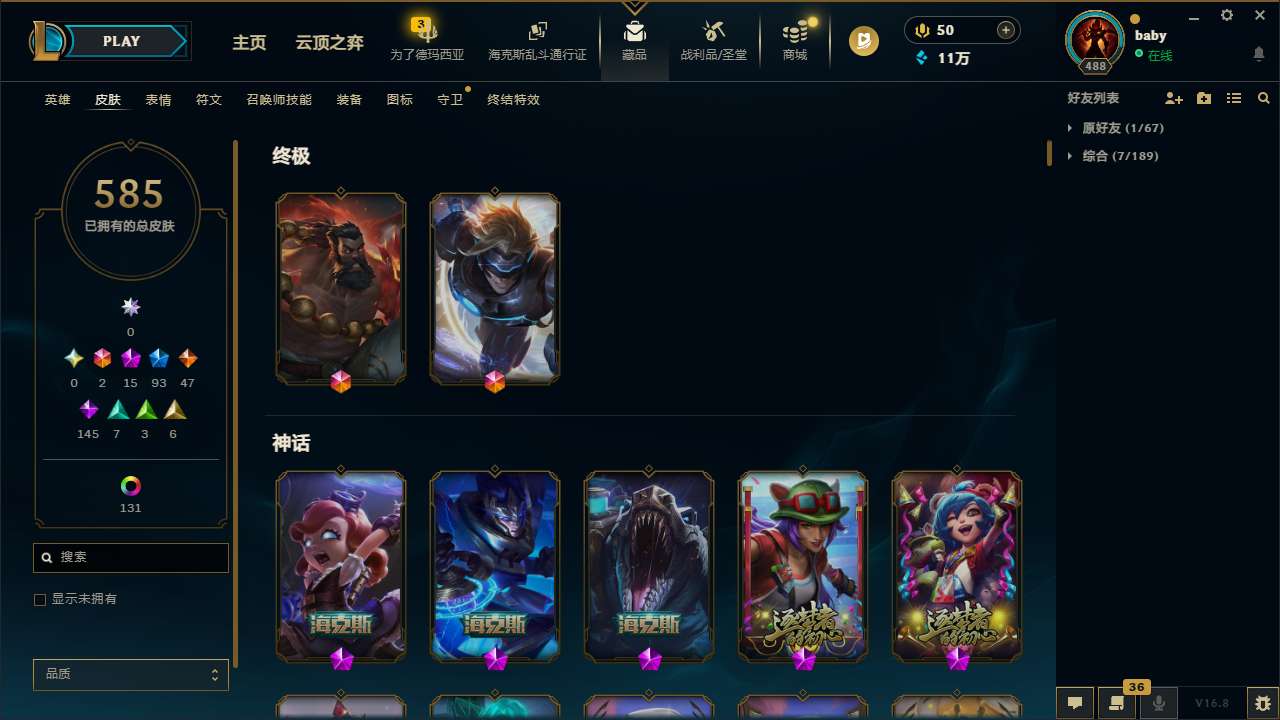Create a new friend group via folder icon
Screen dimensions: 1280x720
(x=1204, y=98)
